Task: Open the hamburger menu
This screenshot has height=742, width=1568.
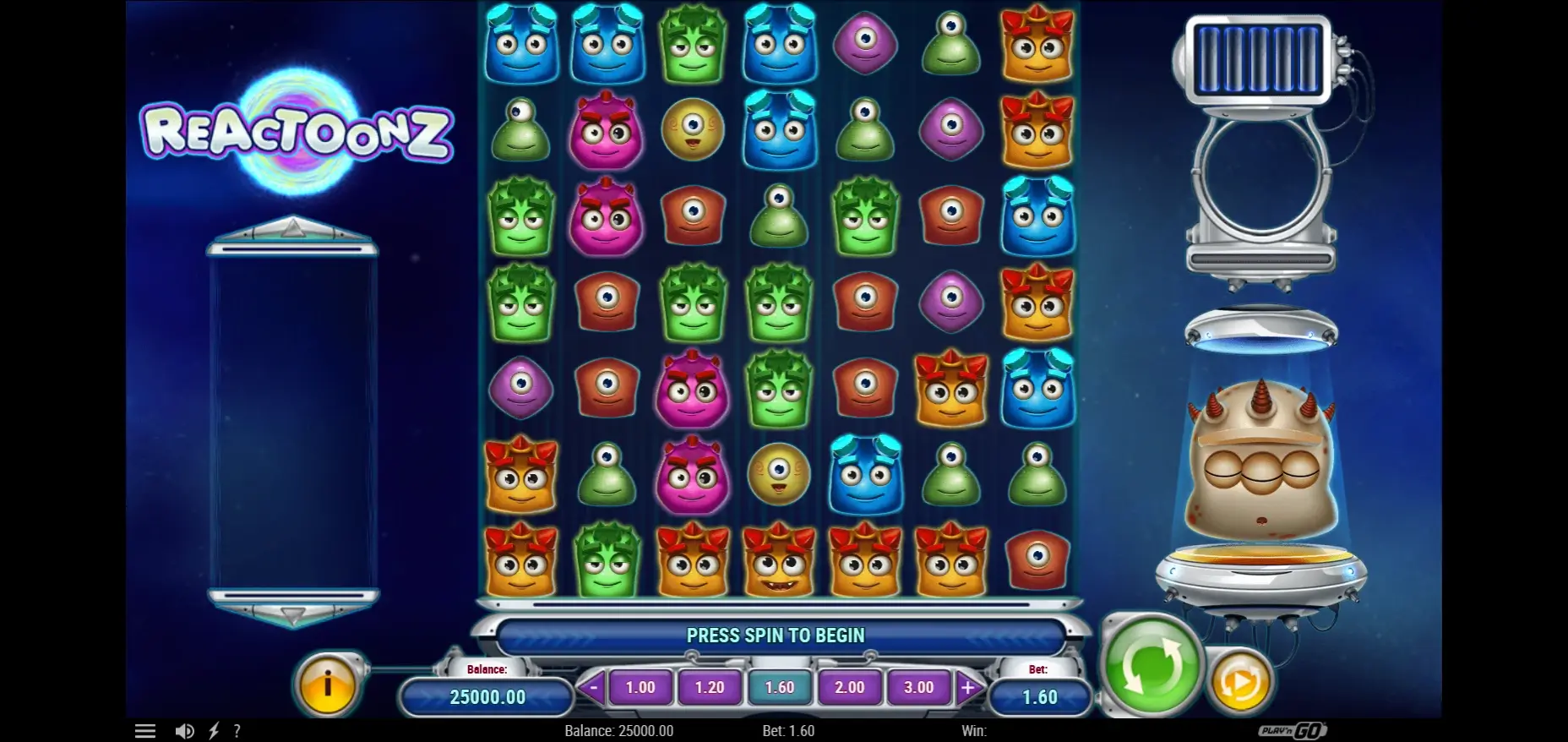Action: click(145, 729)
